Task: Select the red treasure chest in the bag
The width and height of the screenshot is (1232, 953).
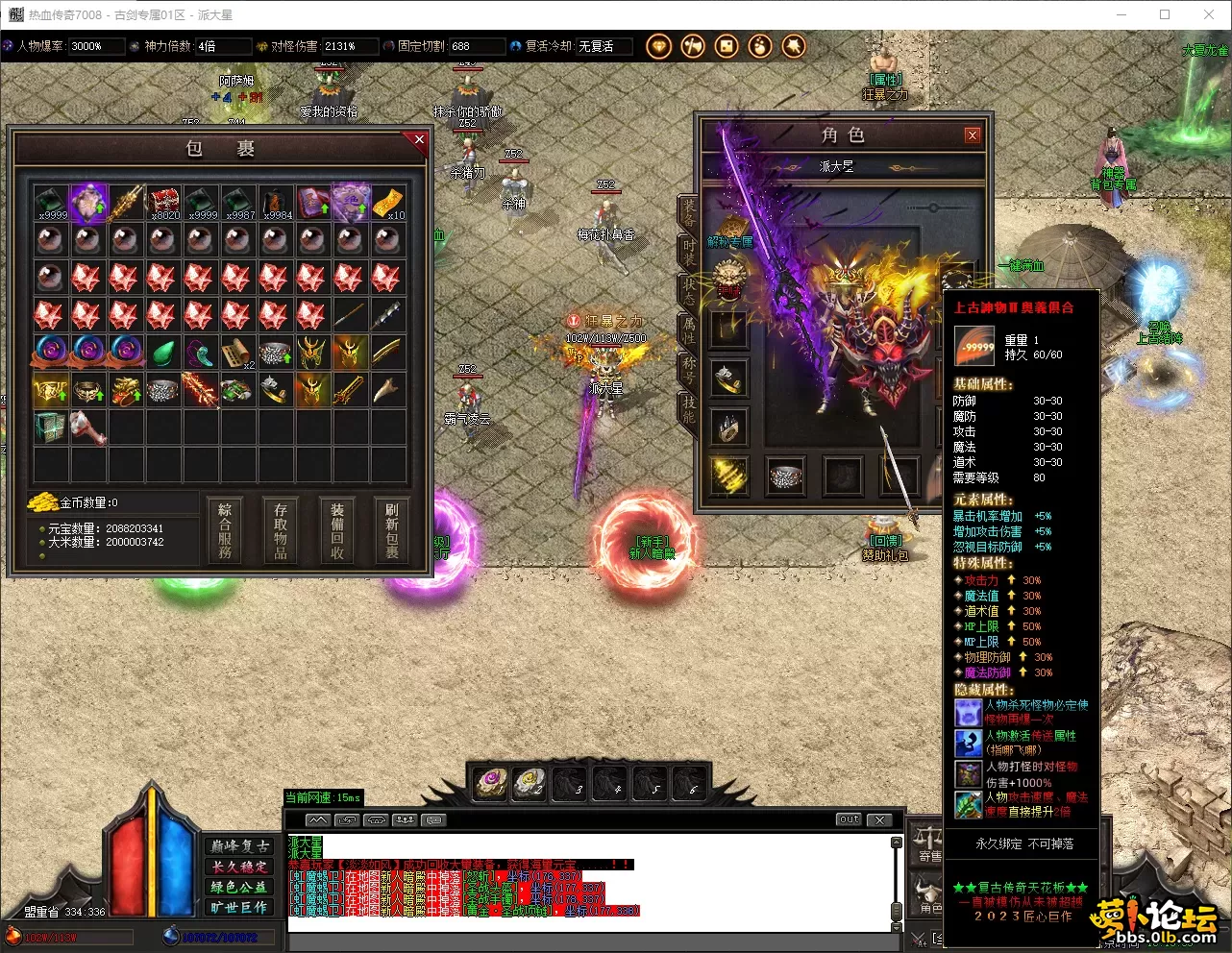Action: (x=162, y=203)
